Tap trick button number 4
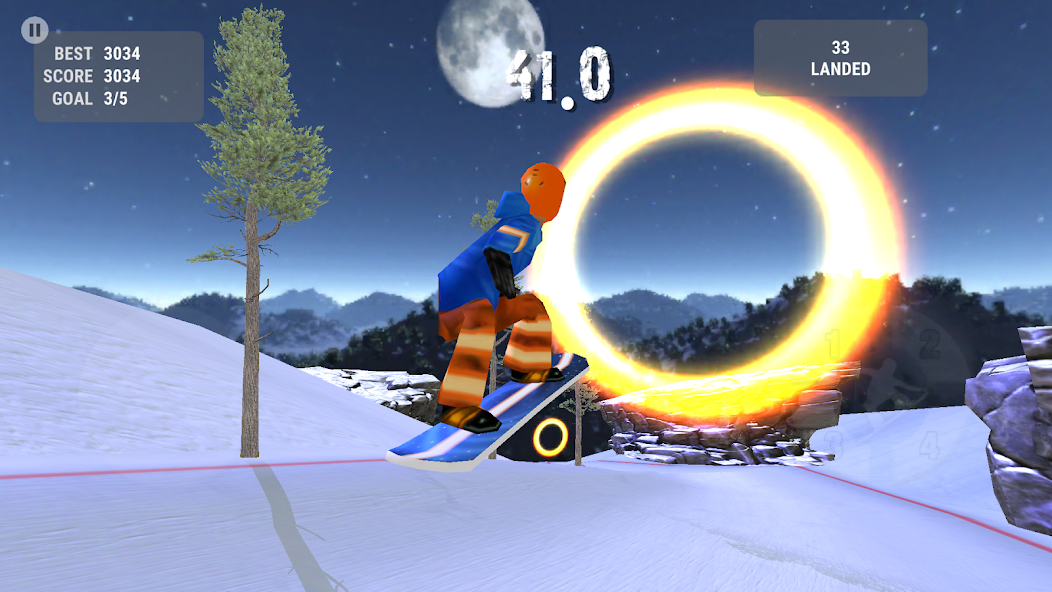Image resolution: width=1052 pixels, height=592 pixels. 930,443
